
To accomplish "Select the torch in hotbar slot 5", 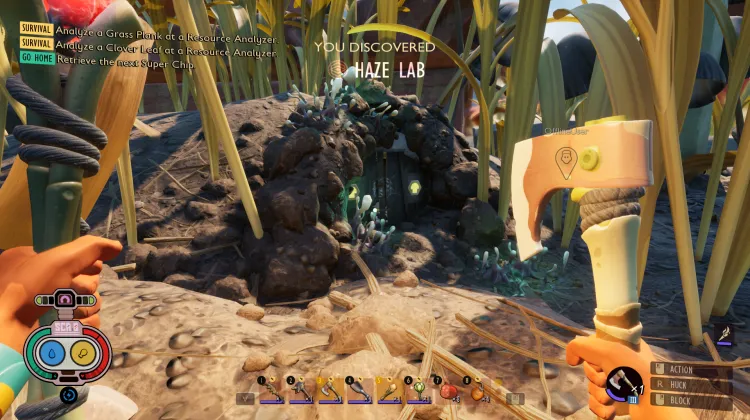I will [x=388, y=391].
